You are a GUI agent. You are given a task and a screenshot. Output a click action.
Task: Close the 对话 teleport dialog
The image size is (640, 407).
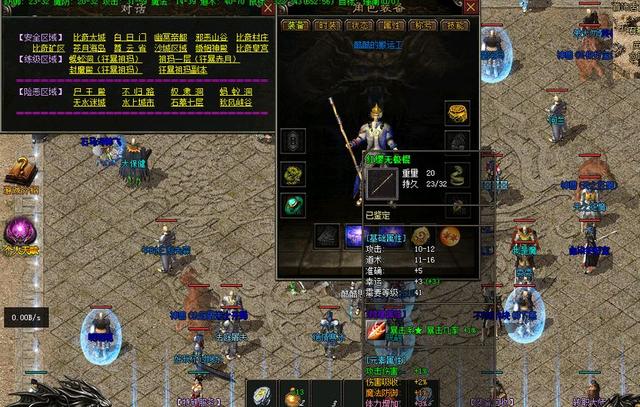(266, 7)
